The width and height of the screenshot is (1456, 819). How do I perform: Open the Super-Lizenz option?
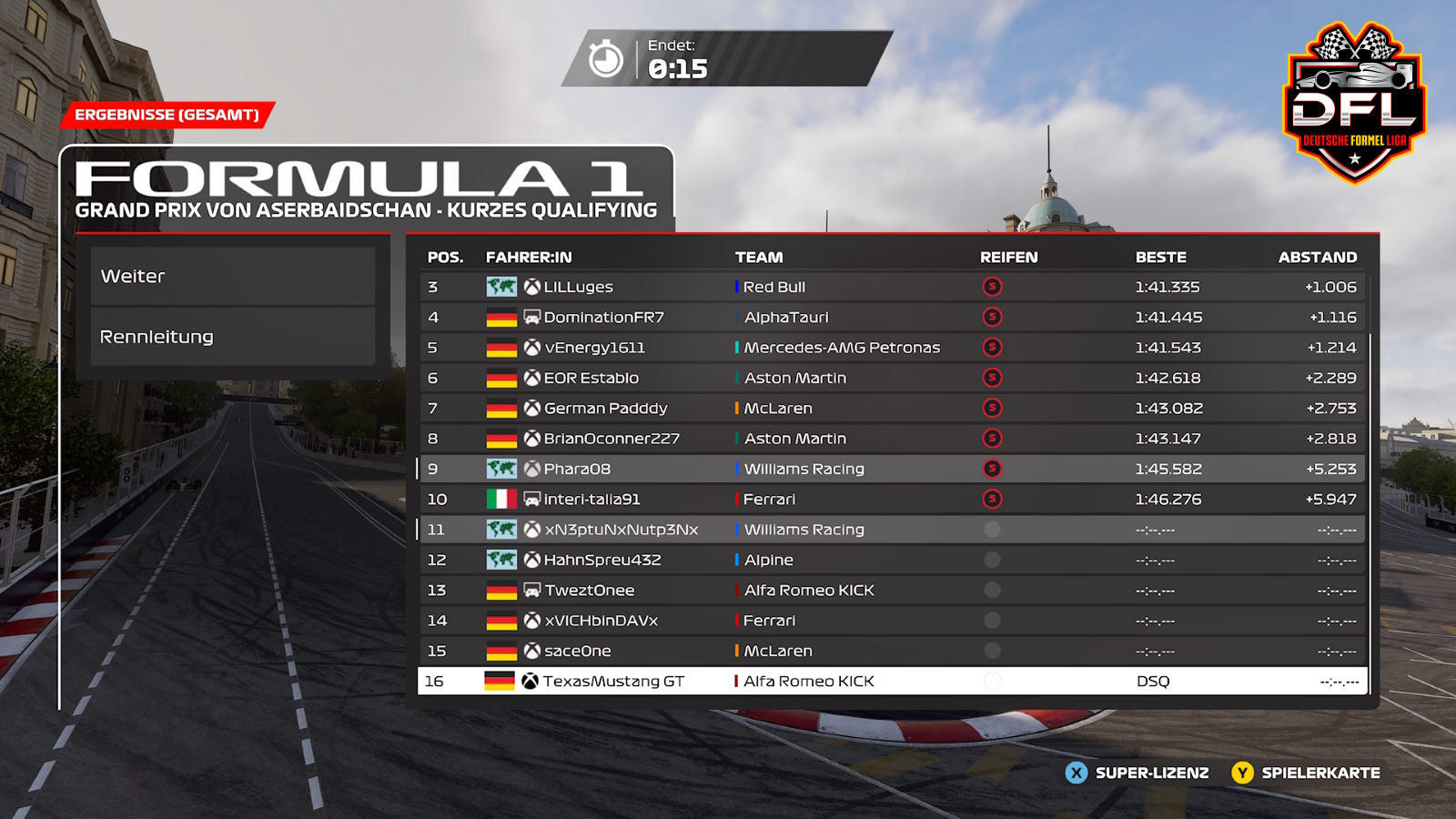point(1137,773)
